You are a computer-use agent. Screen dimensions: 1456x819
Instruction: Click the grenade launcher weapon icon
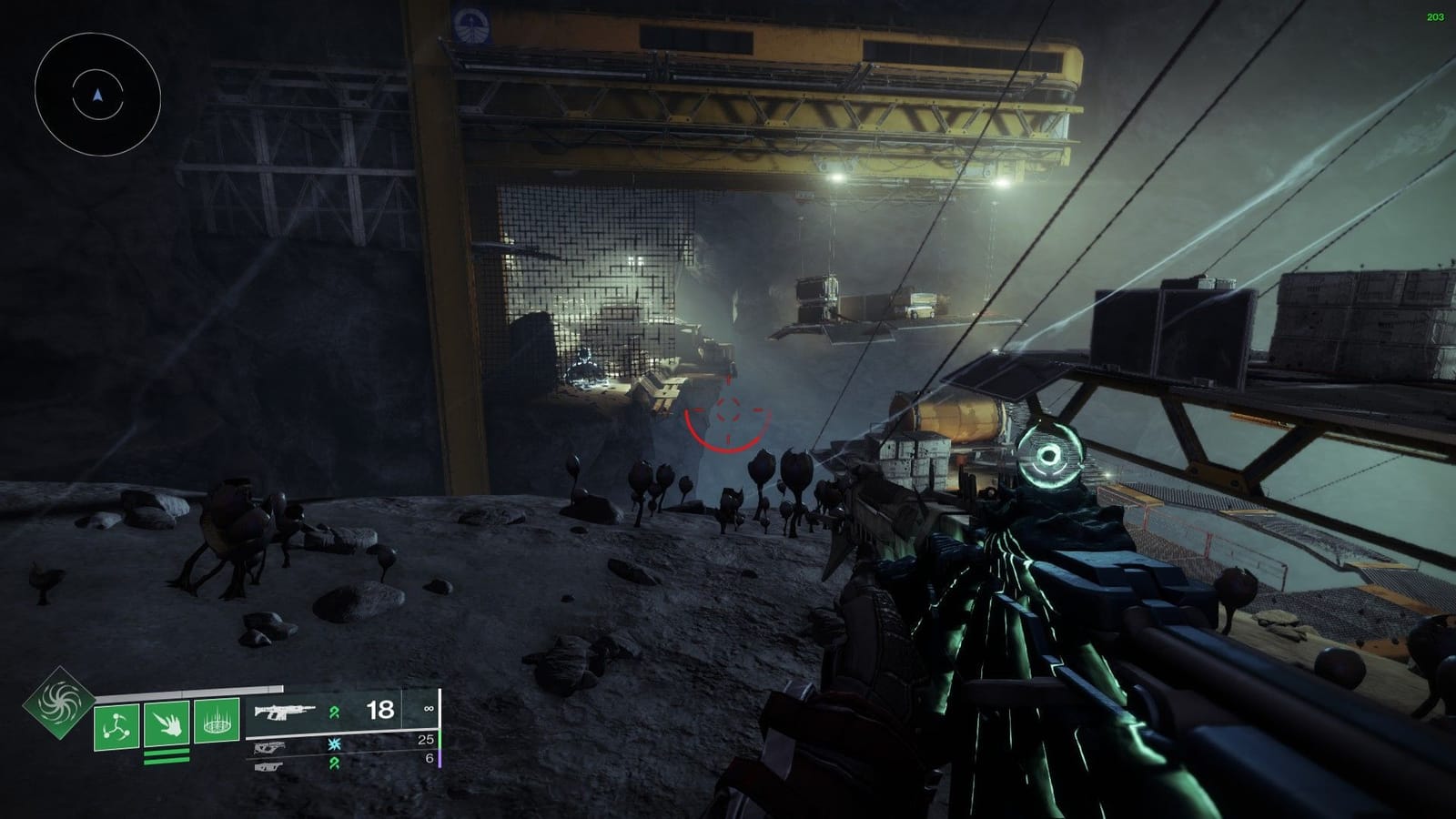268,767
